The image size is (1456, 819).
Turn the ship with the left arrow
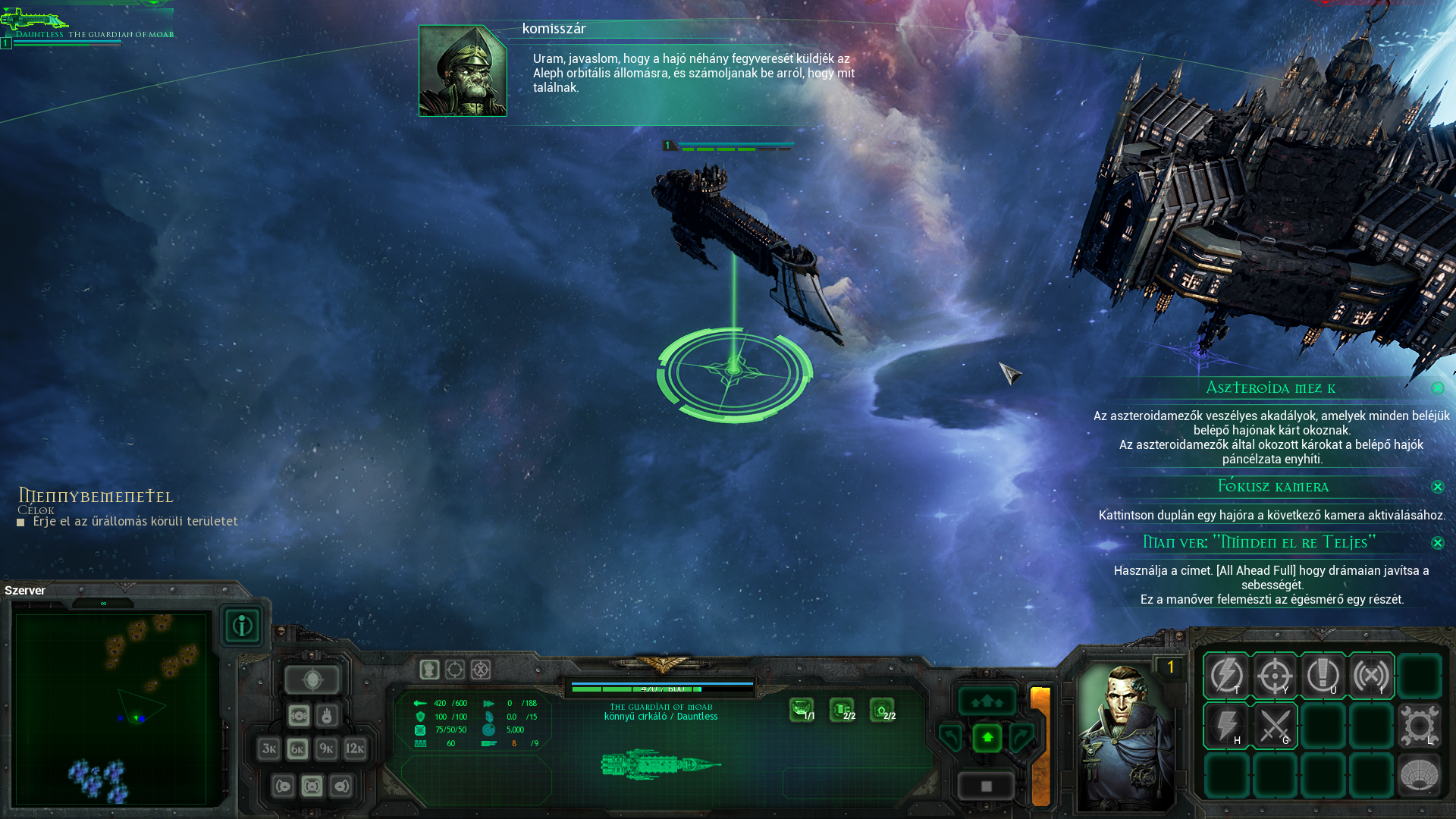click(951, 737)
